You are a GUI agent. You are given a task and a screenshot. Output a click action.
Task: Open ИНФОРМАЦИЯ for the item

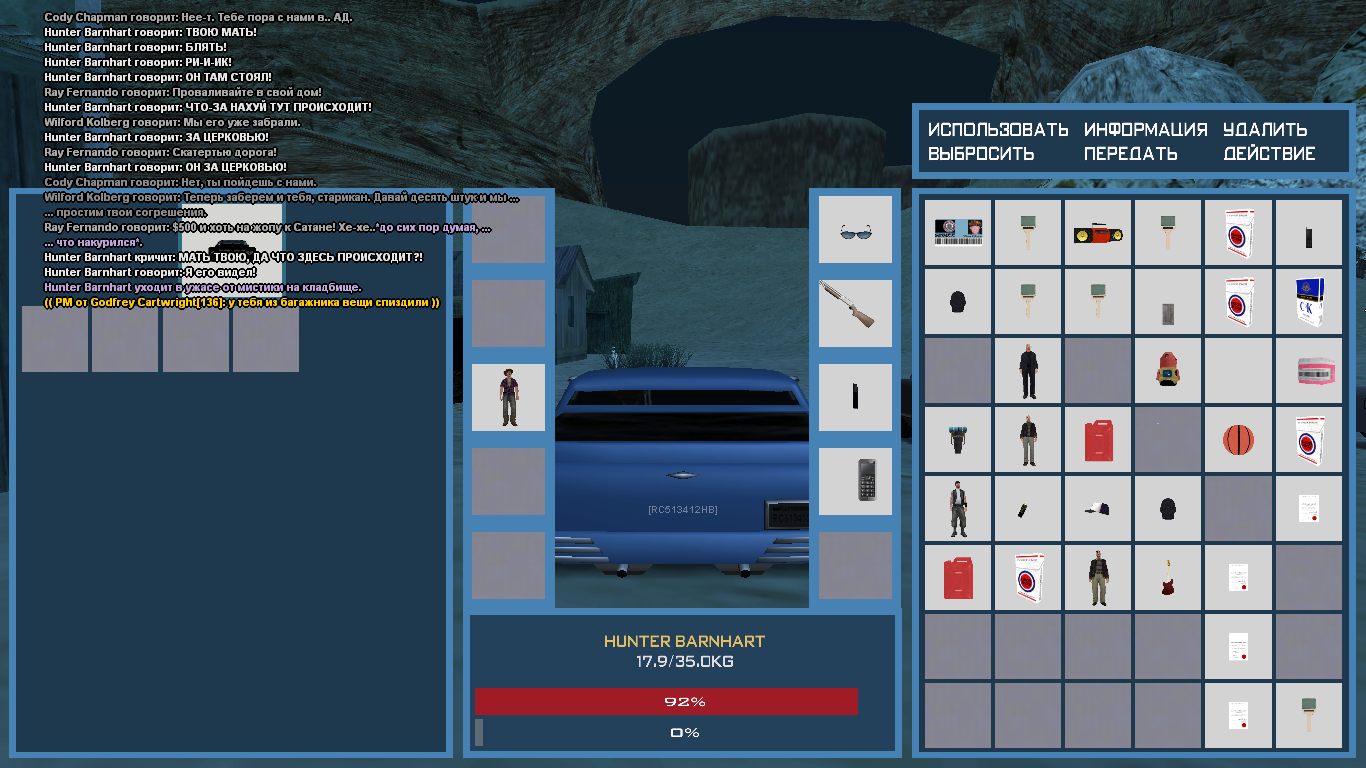click(1146, 130)
